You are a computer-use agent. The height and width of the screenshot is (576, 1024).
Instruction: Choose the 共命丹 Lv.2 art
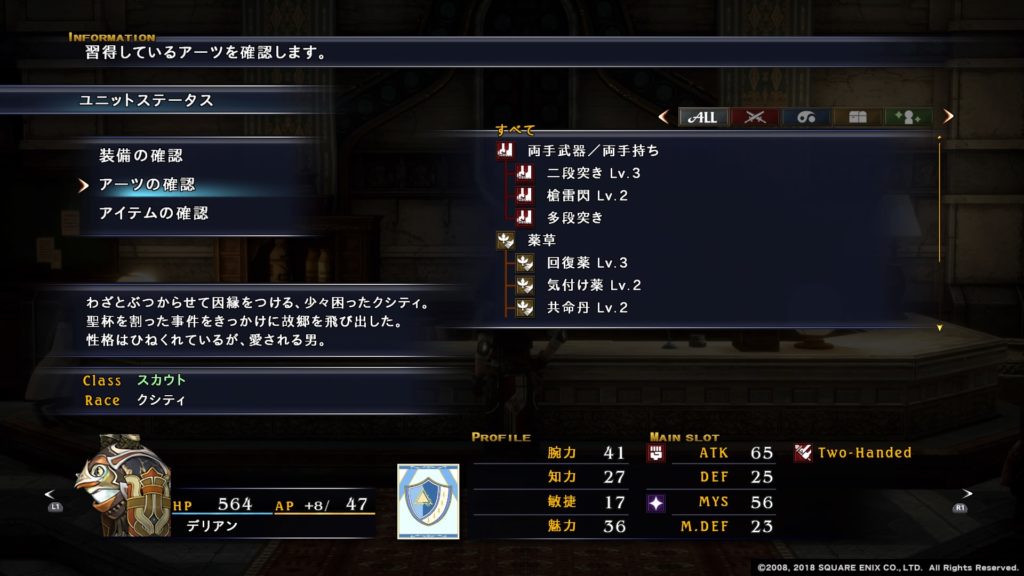(587, 307)
